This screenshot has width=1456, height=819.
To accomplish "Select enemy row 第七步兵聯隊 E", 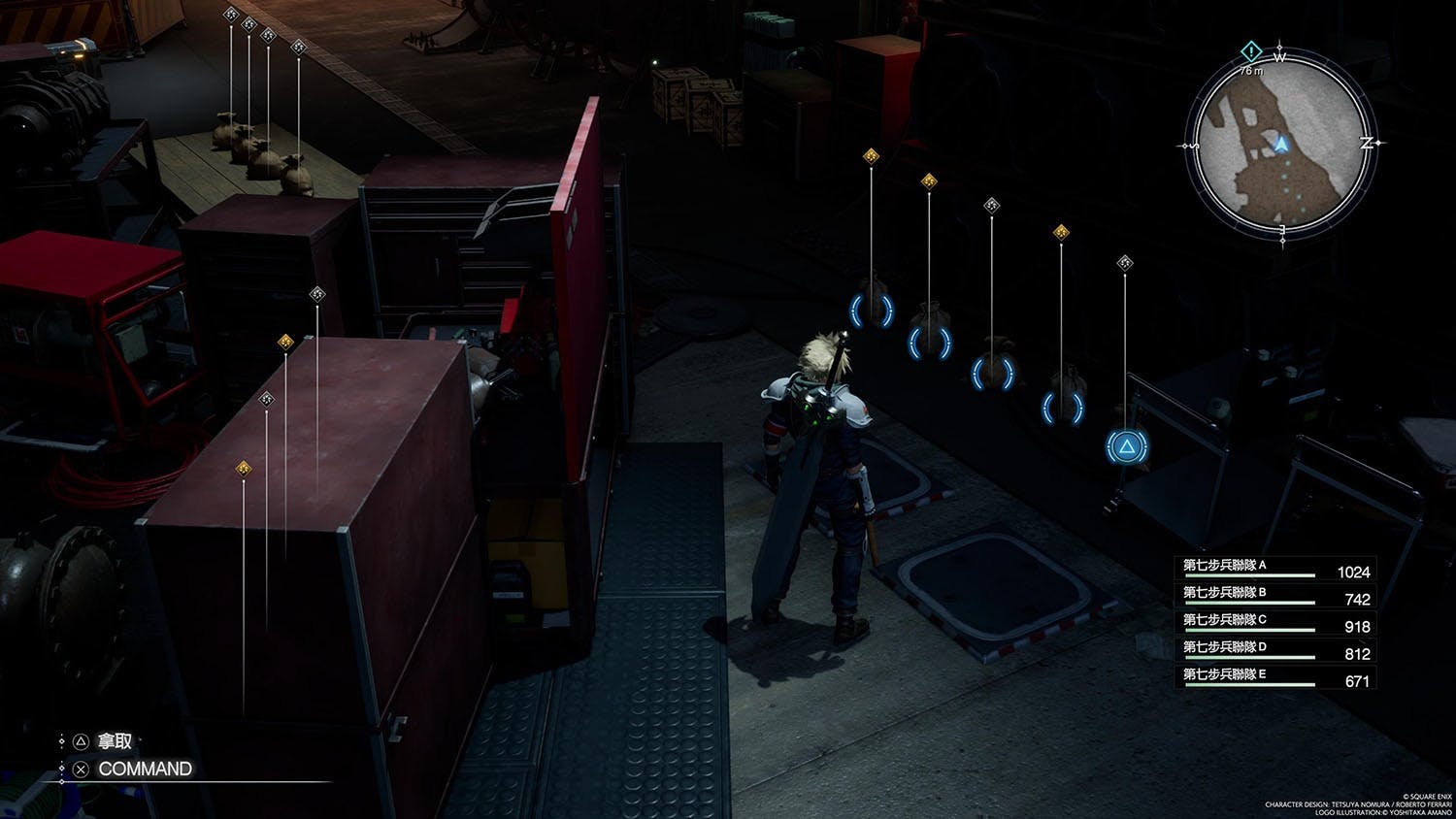I will [x=1275, y=677].
